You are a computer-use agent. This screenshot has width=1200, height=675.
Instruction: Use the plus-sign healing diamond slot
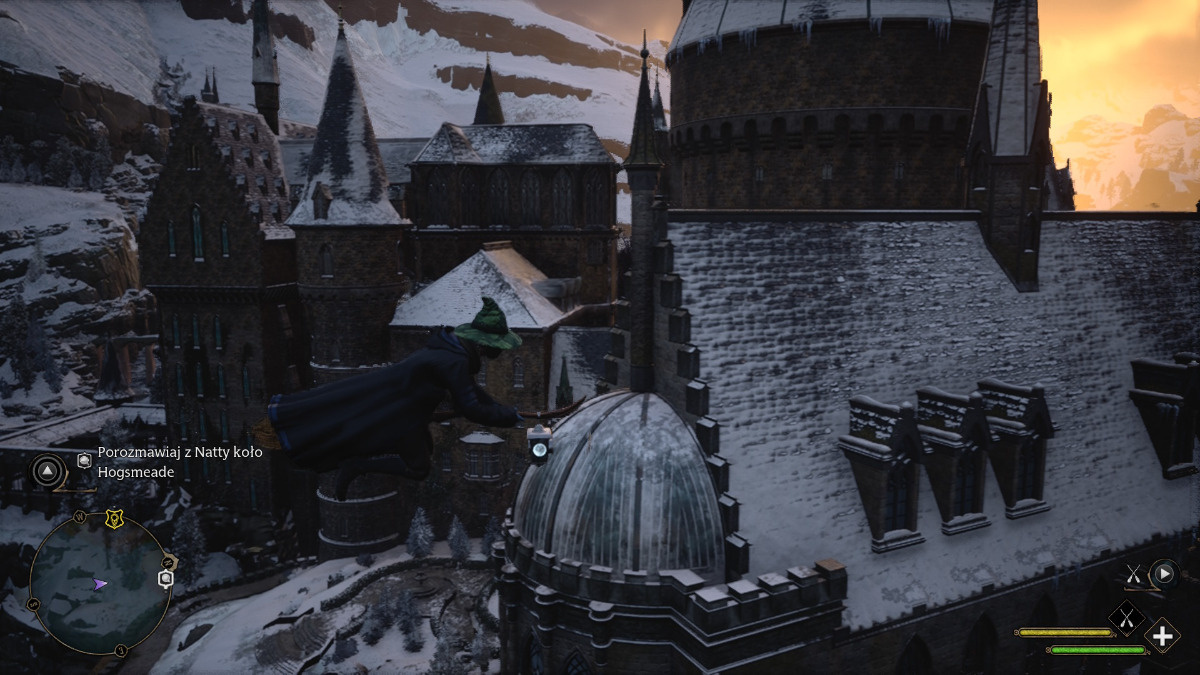point(1162,635)
